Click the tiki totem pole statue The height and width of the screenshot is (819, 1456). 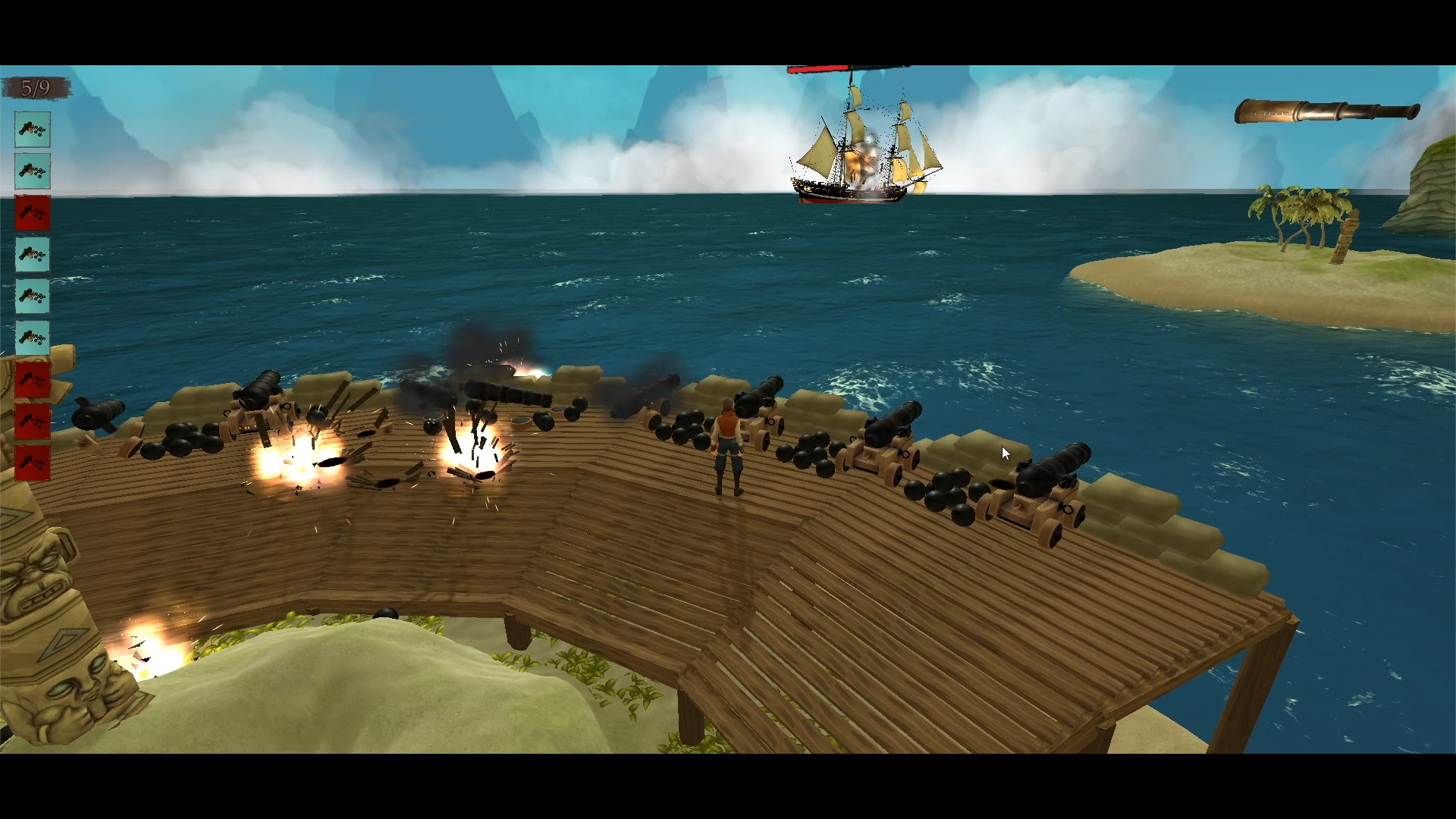pyautogui.click(x=45, y=622)
